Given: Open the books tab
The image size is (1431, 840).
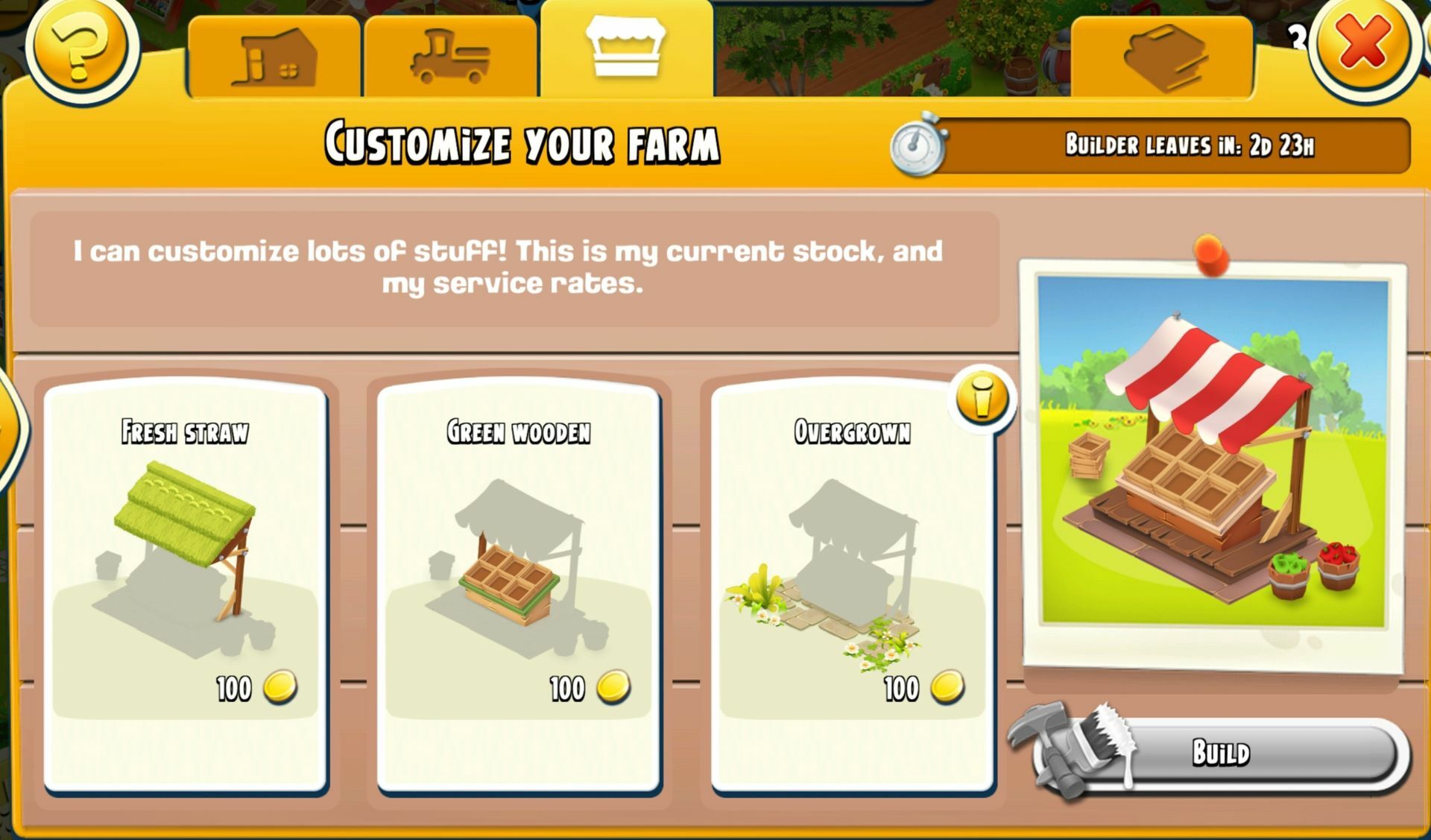Looking at the screenshot, I should click(1161, 57).
